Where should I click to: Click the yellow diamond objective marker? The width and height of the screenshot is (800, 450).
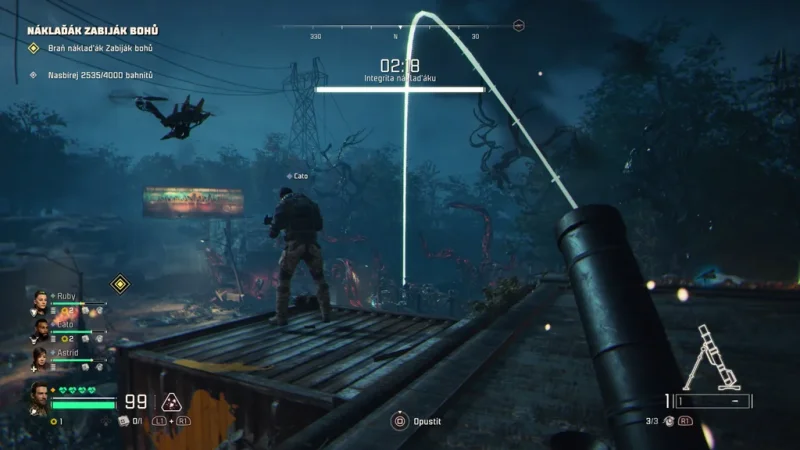tap(121, 283)
